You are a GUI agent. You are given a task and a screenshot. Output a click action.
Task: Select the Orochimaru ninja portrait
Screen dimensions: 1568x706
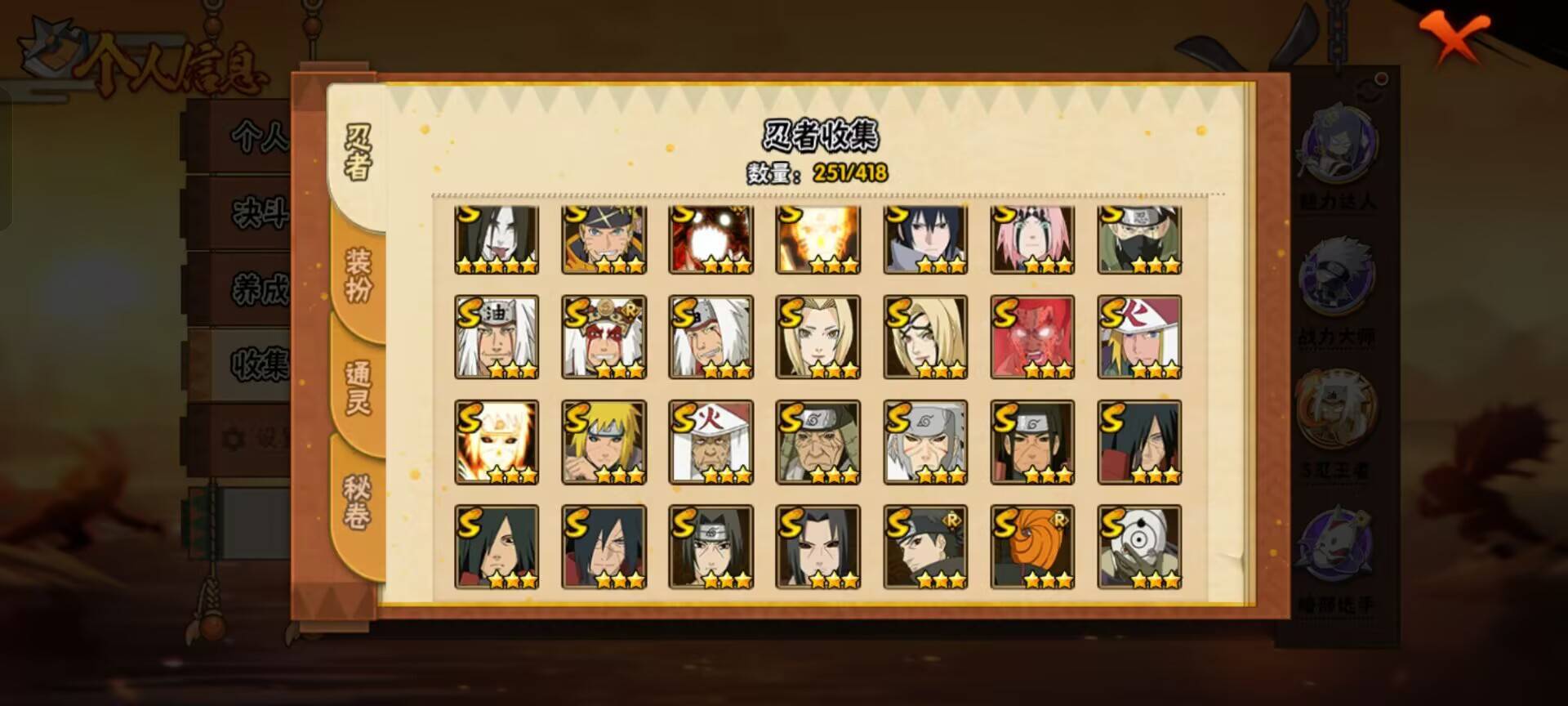tap(498, 237)
